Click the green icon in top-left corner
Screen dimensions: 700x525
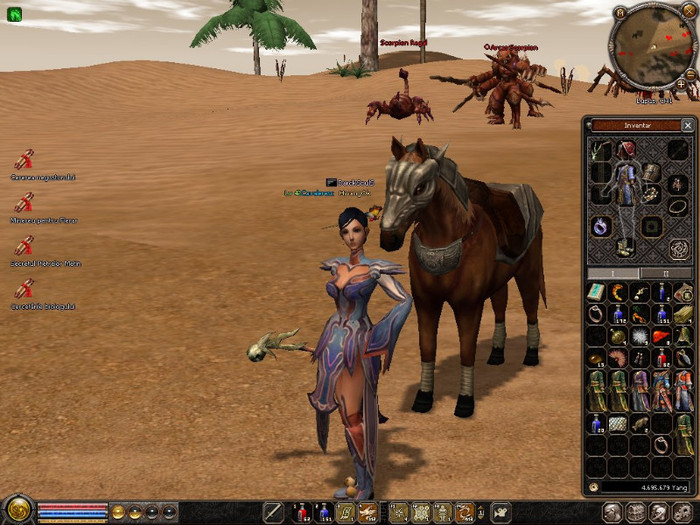tap(15, 14)
